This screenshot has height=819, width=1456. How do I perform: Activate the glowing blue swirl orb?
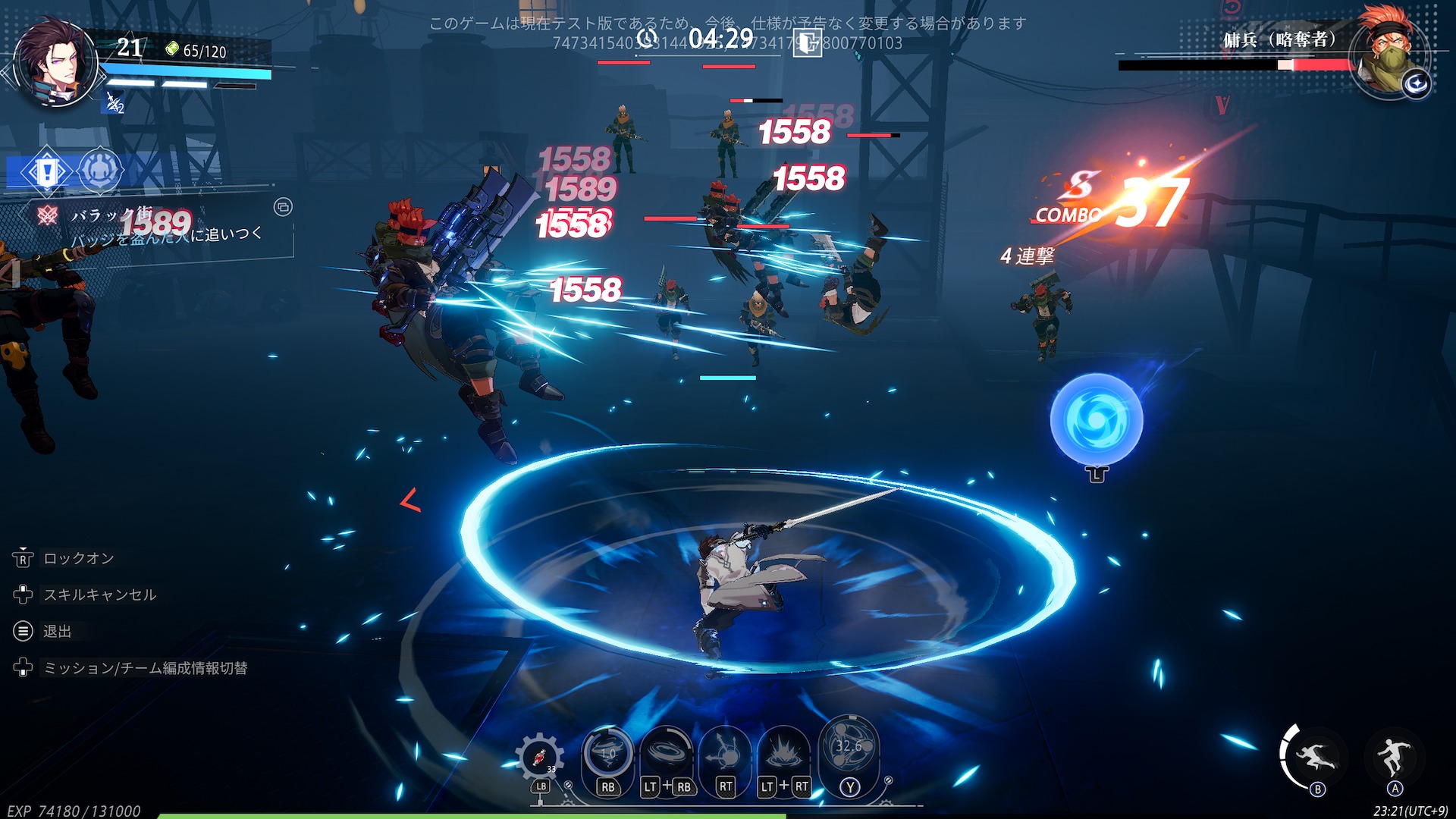(x=1096, y=419)
